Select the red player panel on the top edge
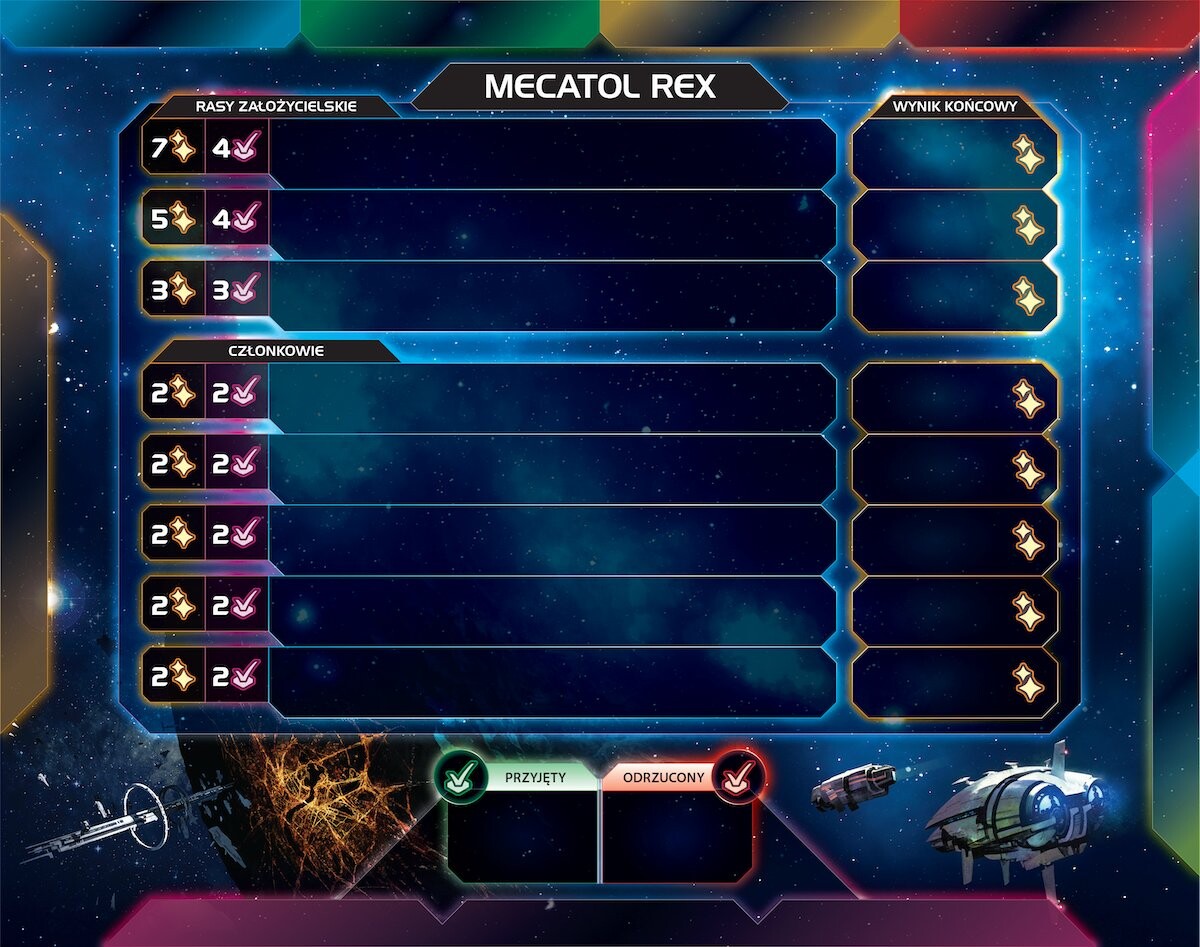This screenshot has width=1200, height=947. pyautogui.click(x=1048, y=24)
